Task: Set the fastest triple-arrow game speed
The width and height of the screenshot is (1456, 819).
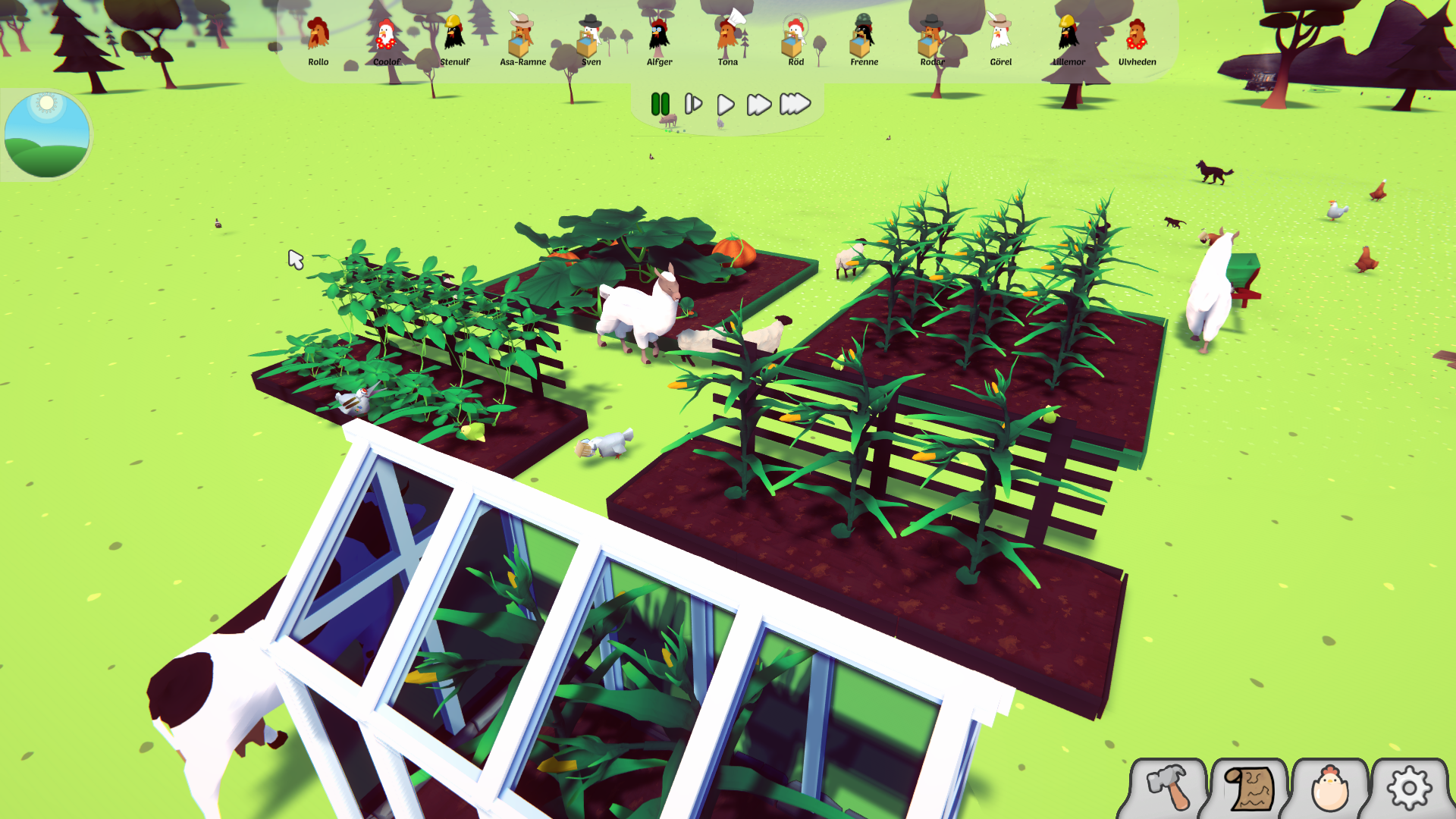Action: [795, 104]
